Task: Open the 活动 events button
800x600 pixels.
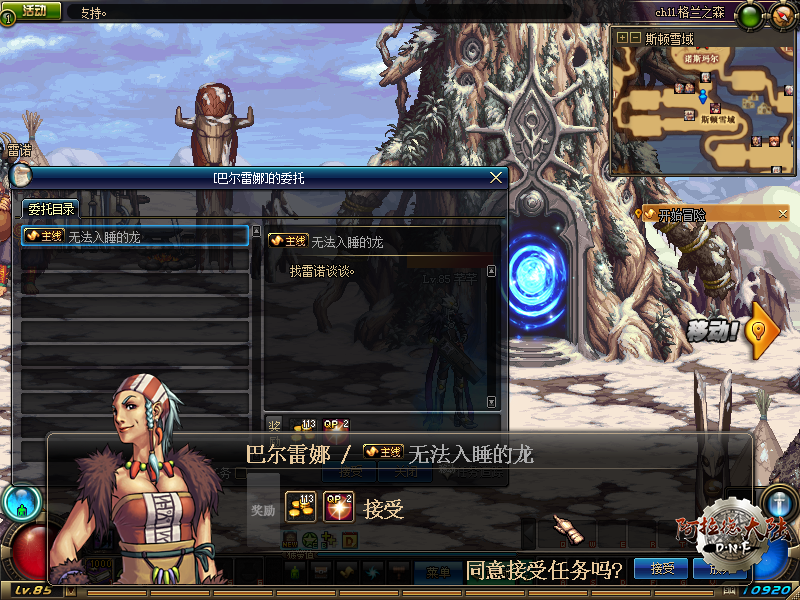Action: point(34,11)
